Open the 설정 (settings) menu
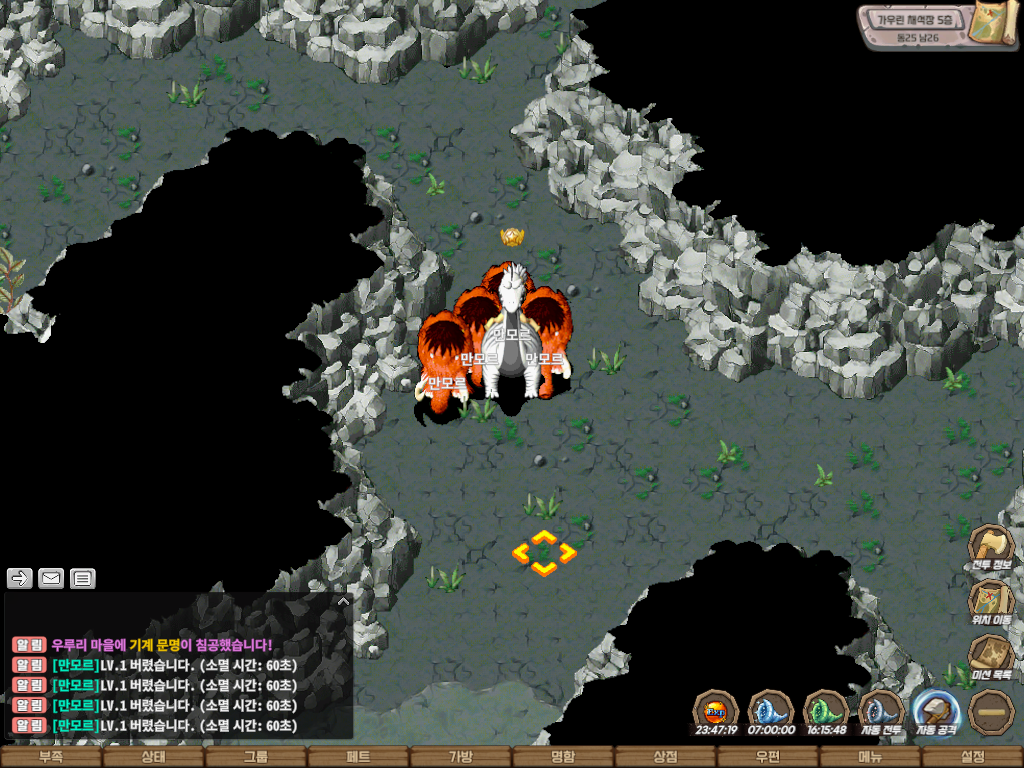The height and width of the screenshot is (768, 1024). pos(972,757)
